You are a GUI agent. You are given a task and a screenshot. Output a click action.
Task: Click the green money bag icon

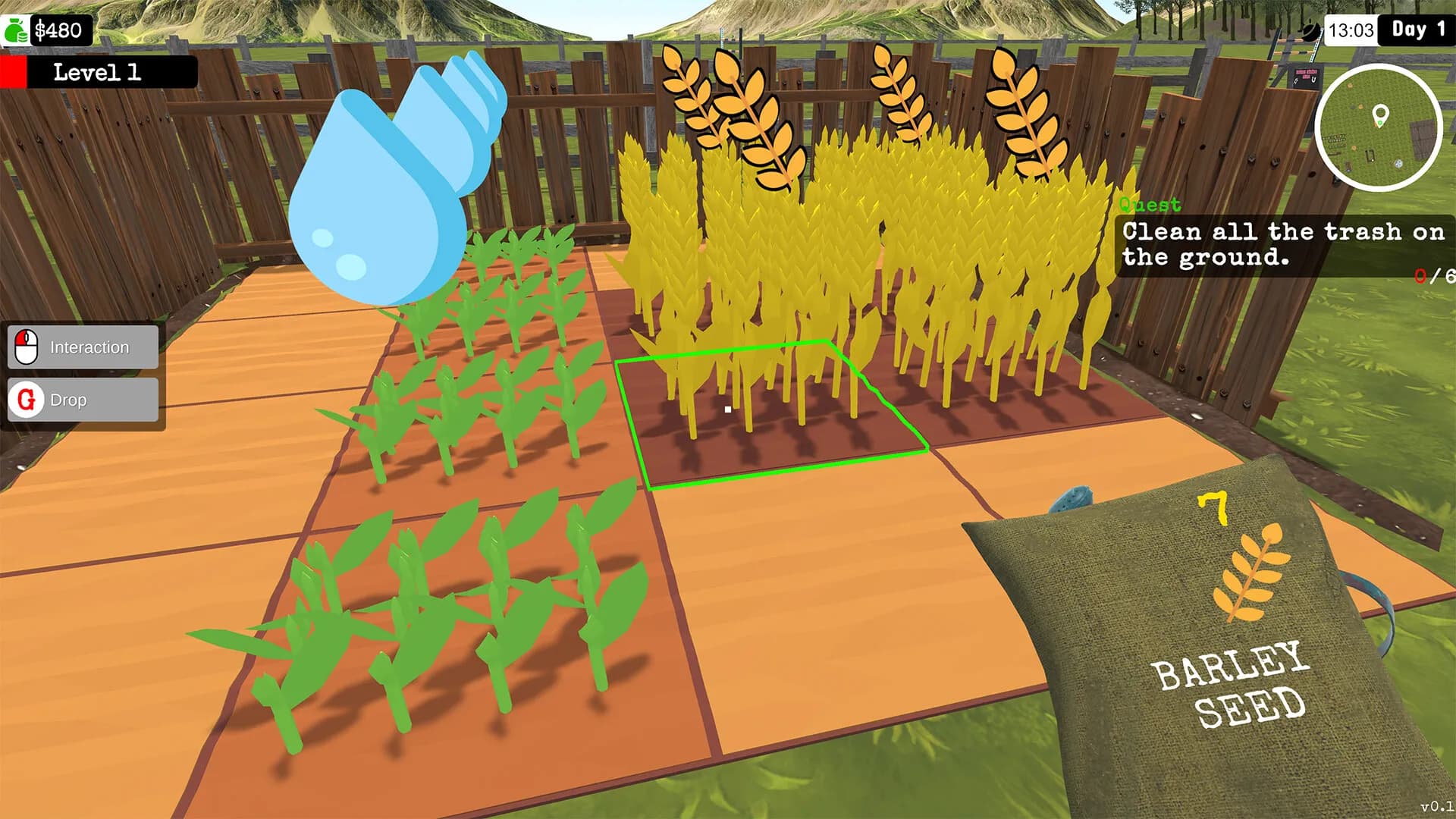pyautogui.click(x=17, y=31)
